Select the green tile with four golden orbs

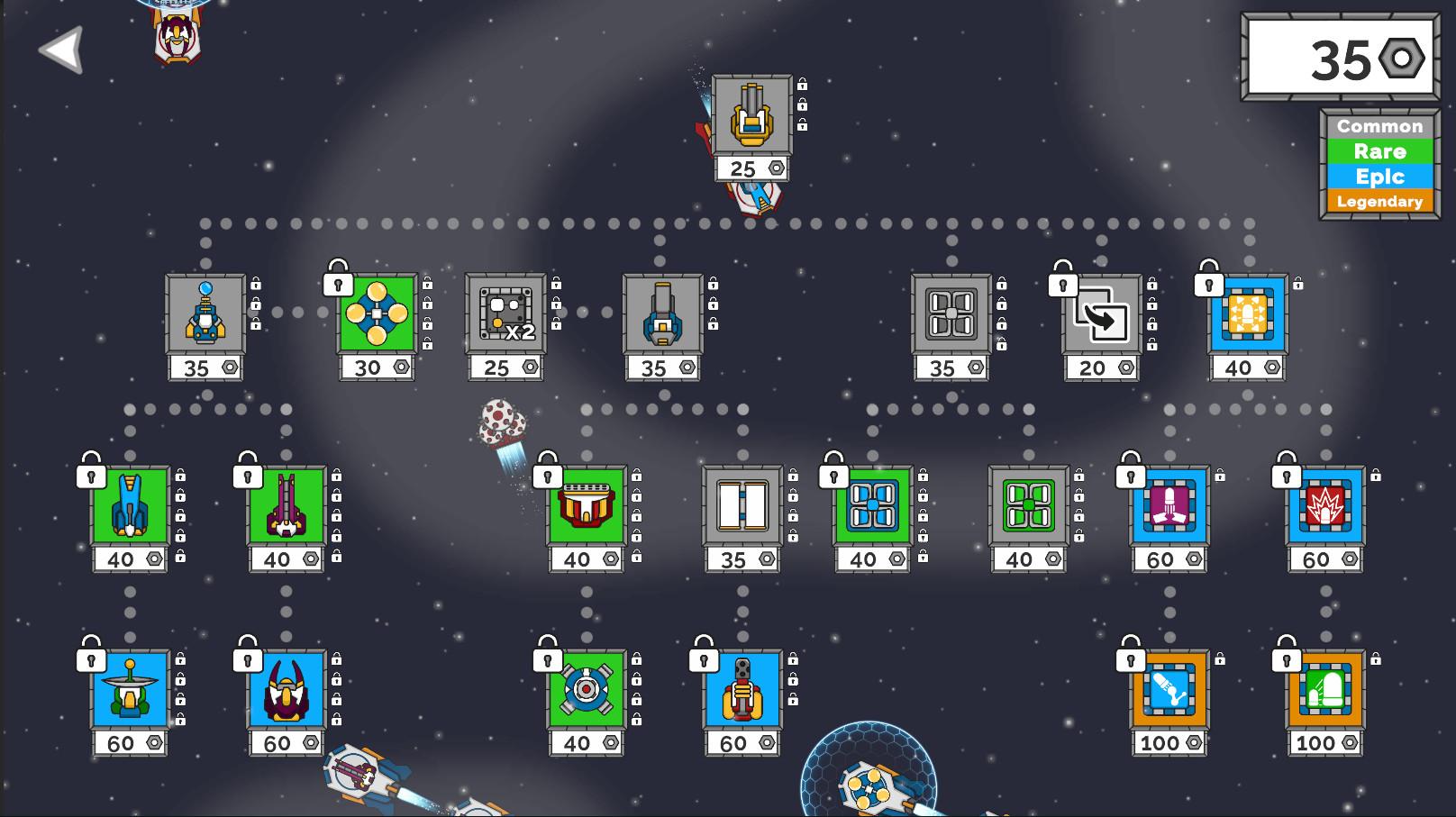[377, 313]
